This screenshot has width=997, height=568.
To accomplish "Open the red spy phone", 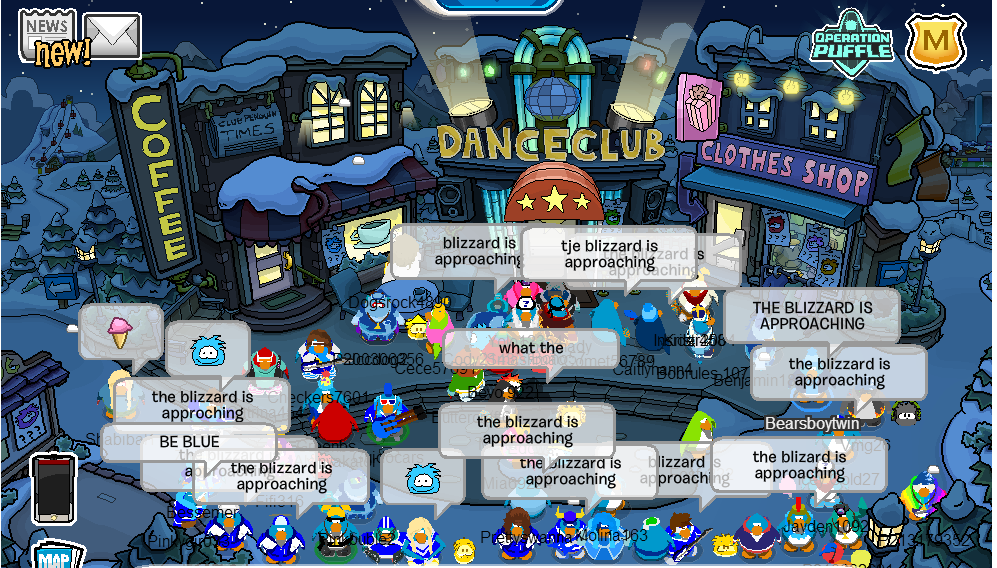I will tap(52, 488).
